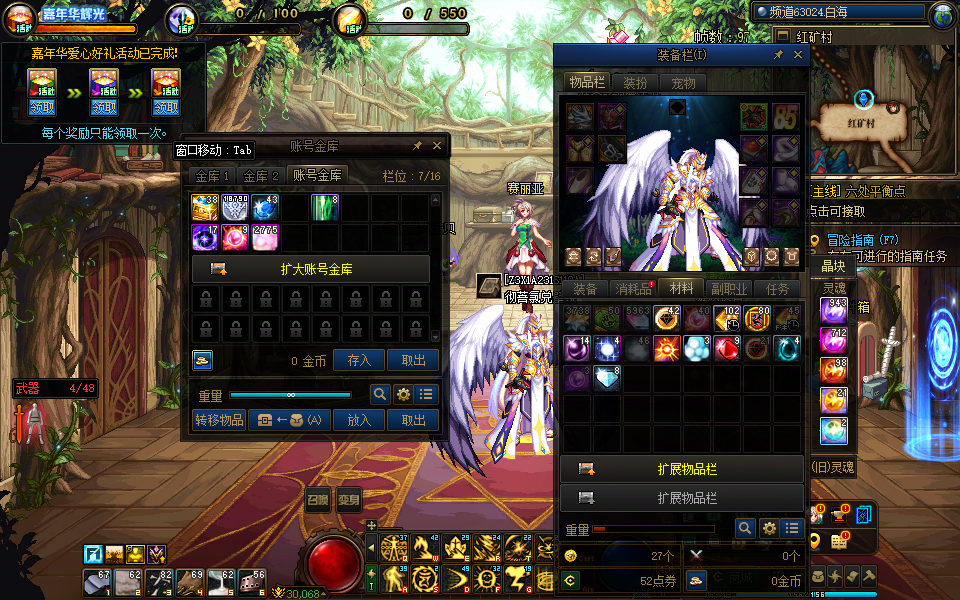
Task: Click the 存入 gold deposit button
Action: (359, 361)
